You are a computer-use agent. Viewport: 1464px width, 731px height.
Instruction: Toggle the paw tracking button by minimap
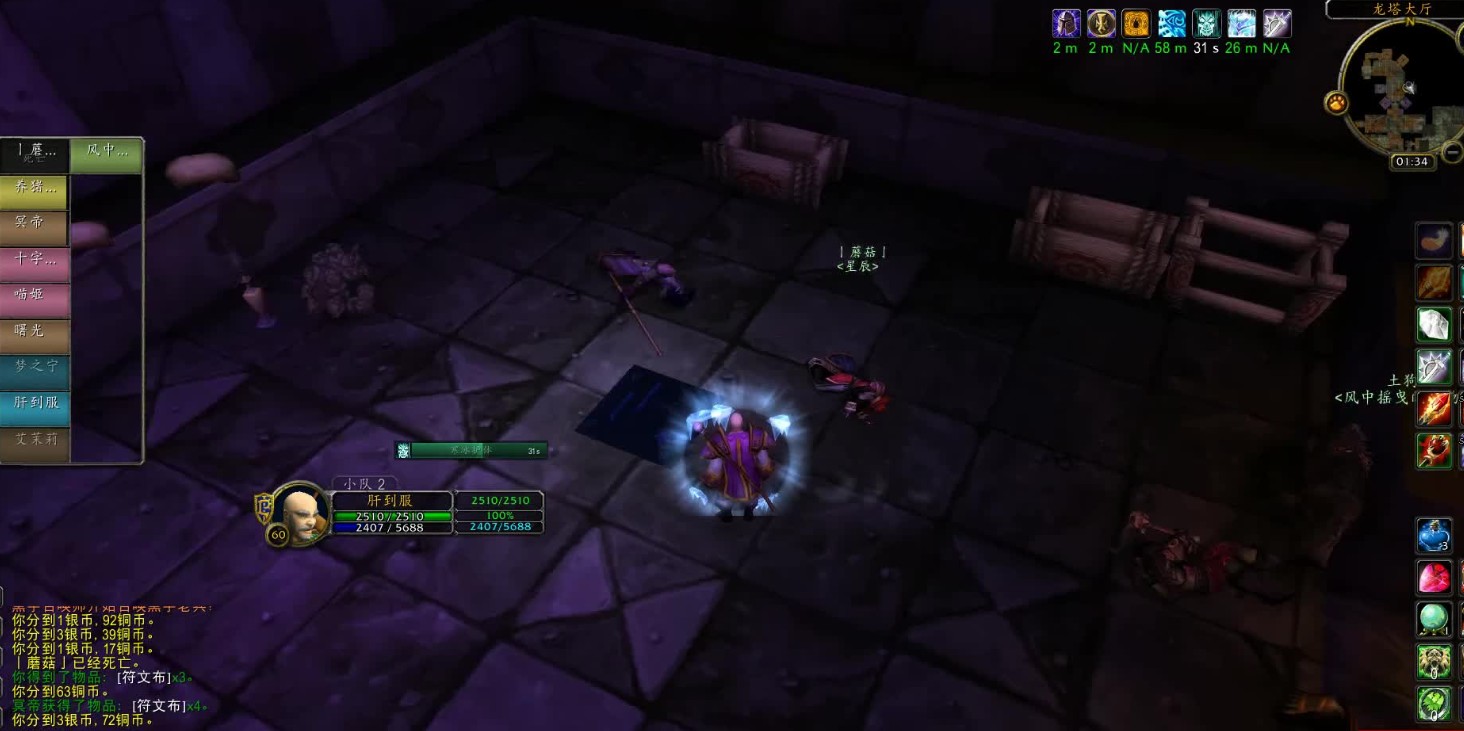1336,102
